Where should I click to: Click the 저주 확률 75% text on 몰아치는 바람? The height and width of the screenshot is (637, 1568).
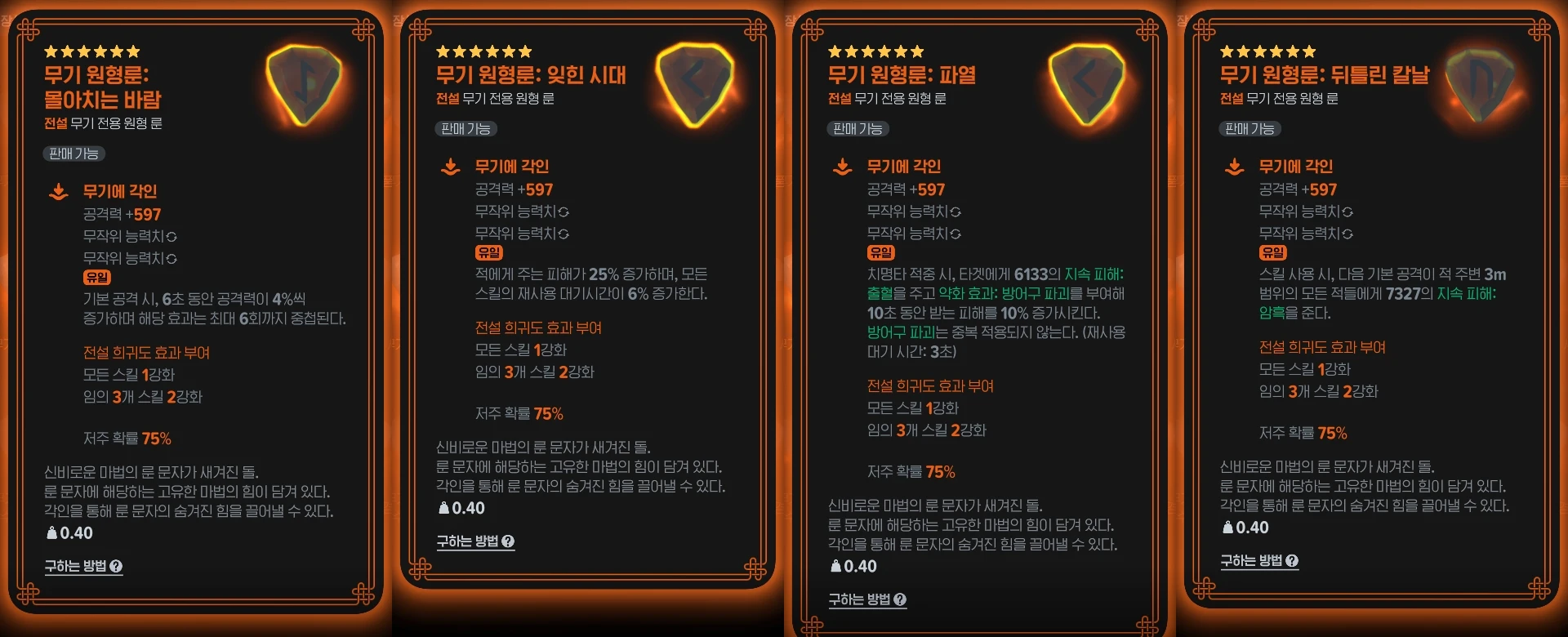point(108,439)
